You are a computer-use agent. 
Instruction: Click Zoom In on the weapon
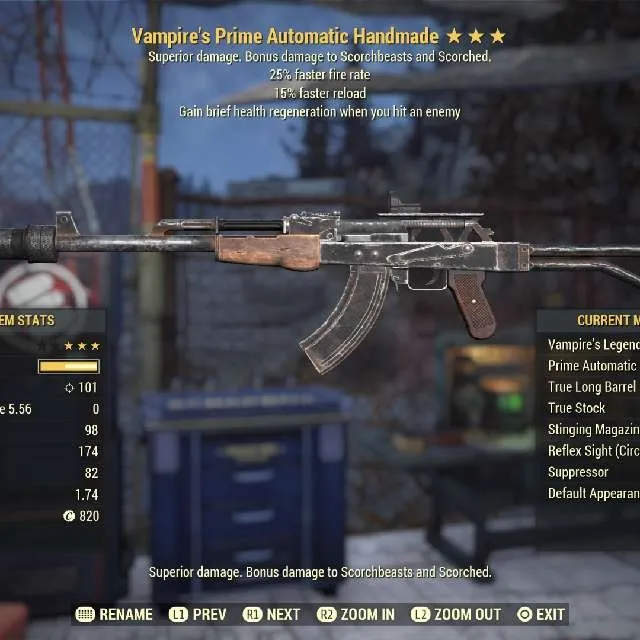(356, 614)
